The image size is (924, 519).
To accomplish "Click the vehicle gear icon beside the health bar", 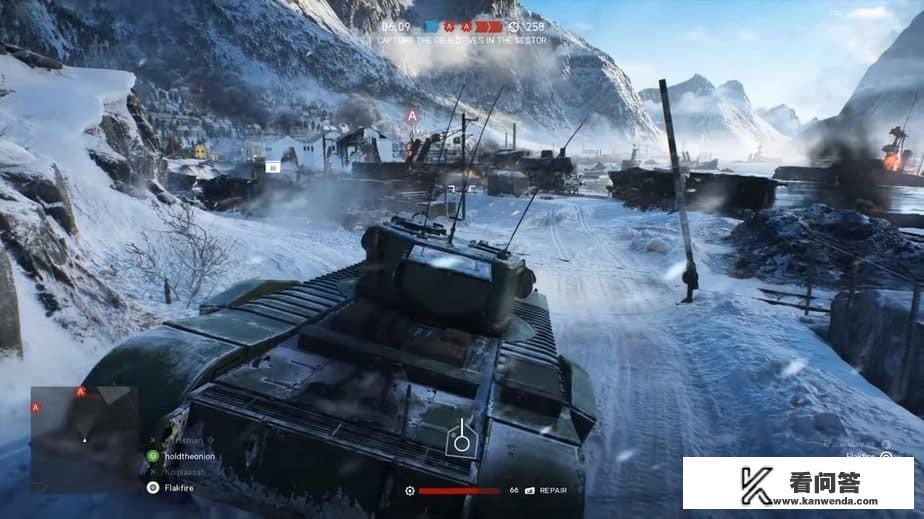I will coord(410,491).
